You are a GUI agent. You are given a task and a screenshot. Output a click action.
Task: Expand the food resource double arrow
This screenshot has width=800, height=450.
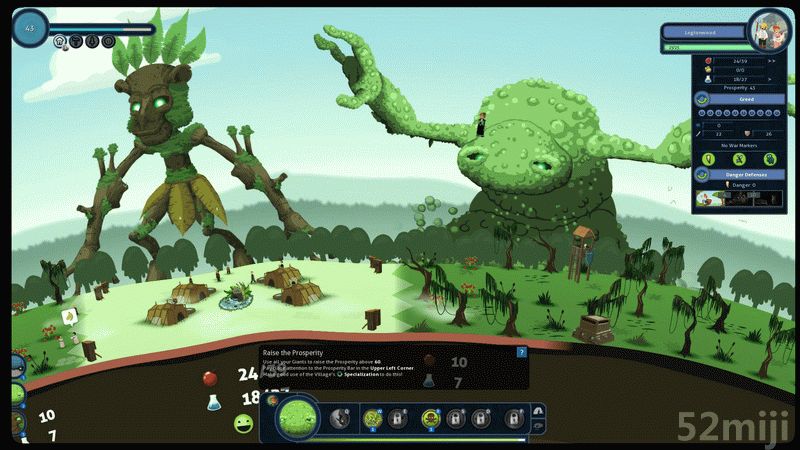[772, 60]
